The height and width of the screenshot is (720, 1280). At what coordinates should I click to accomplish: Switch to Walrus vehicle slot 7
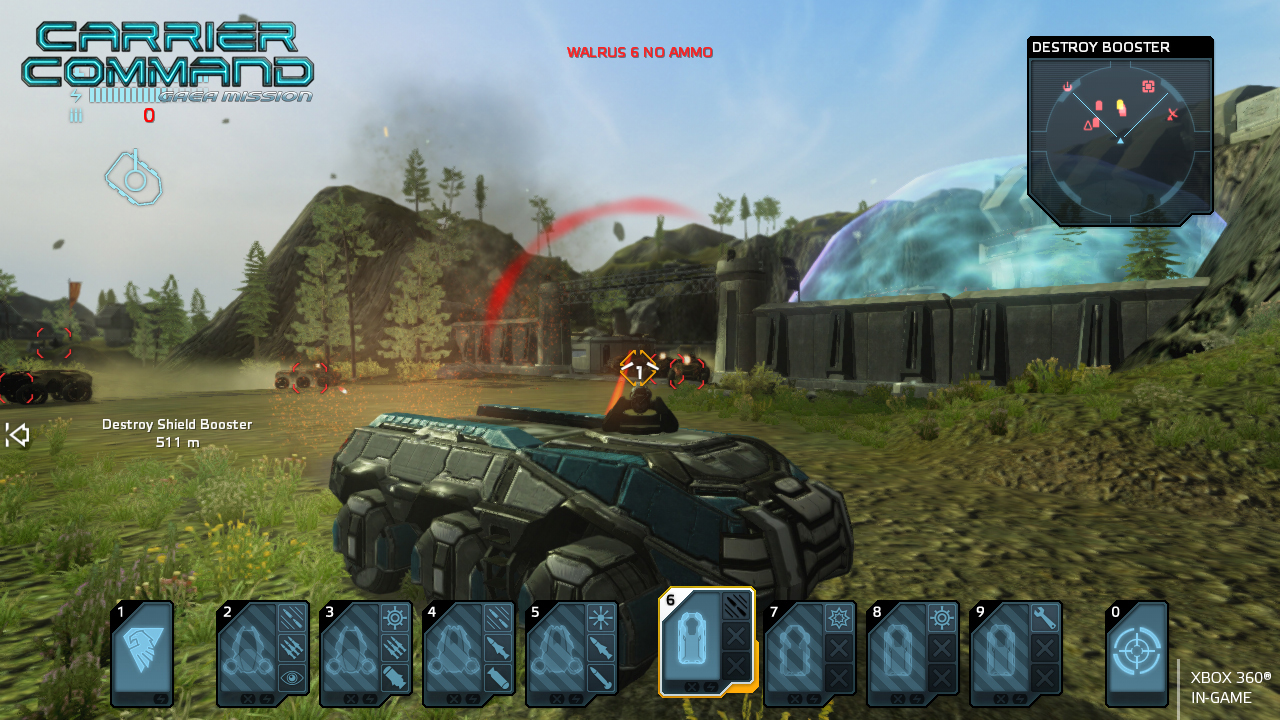[810, 653]
